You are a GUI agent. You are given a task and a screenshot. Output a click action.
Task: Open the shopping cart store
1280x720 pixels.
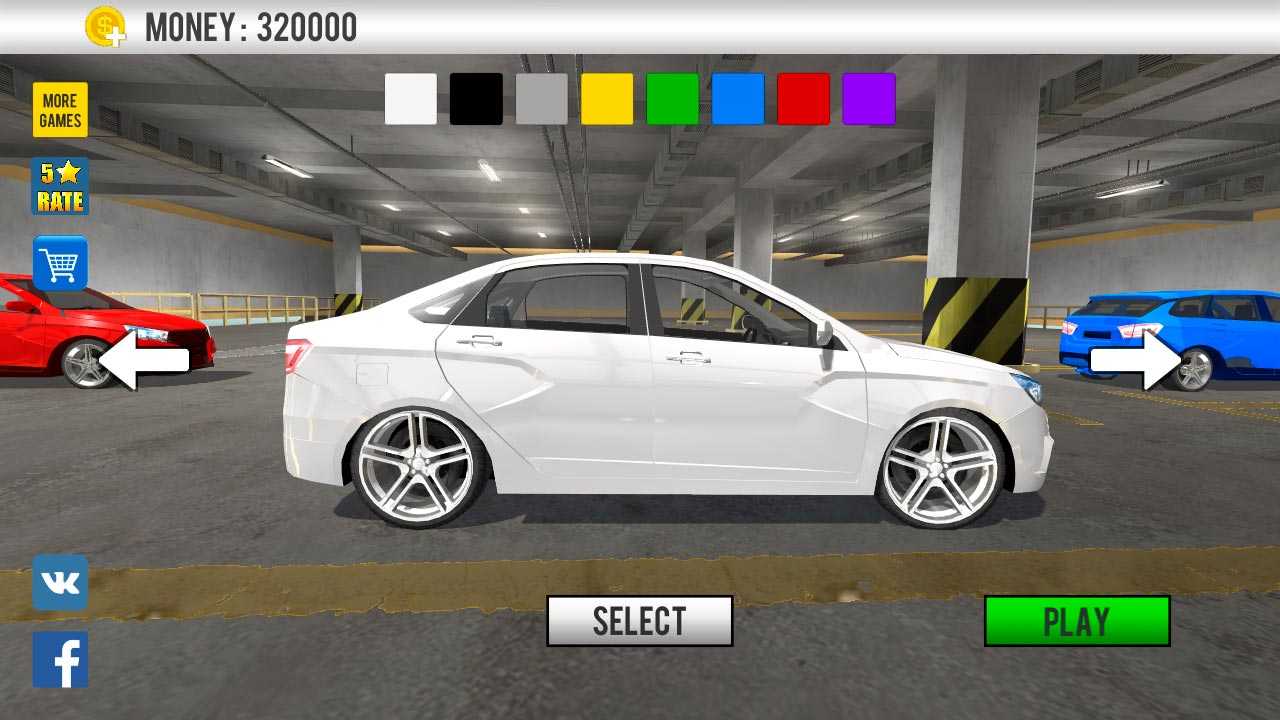[60, 263]
